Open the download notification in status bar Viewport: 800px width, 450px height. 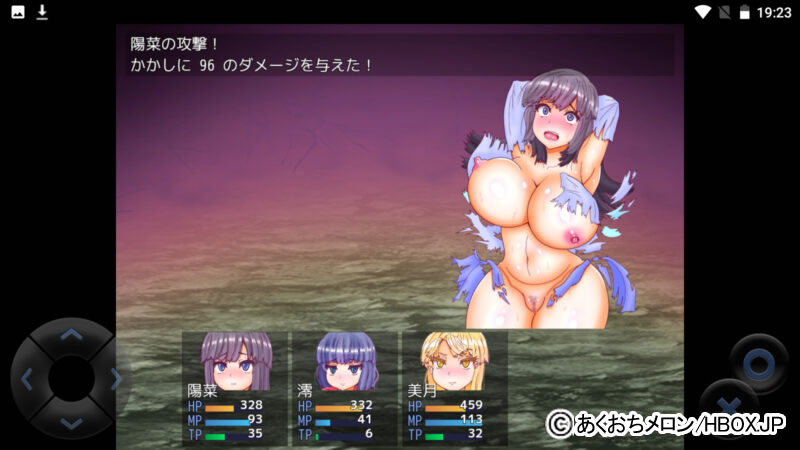(x=42, y=12)
